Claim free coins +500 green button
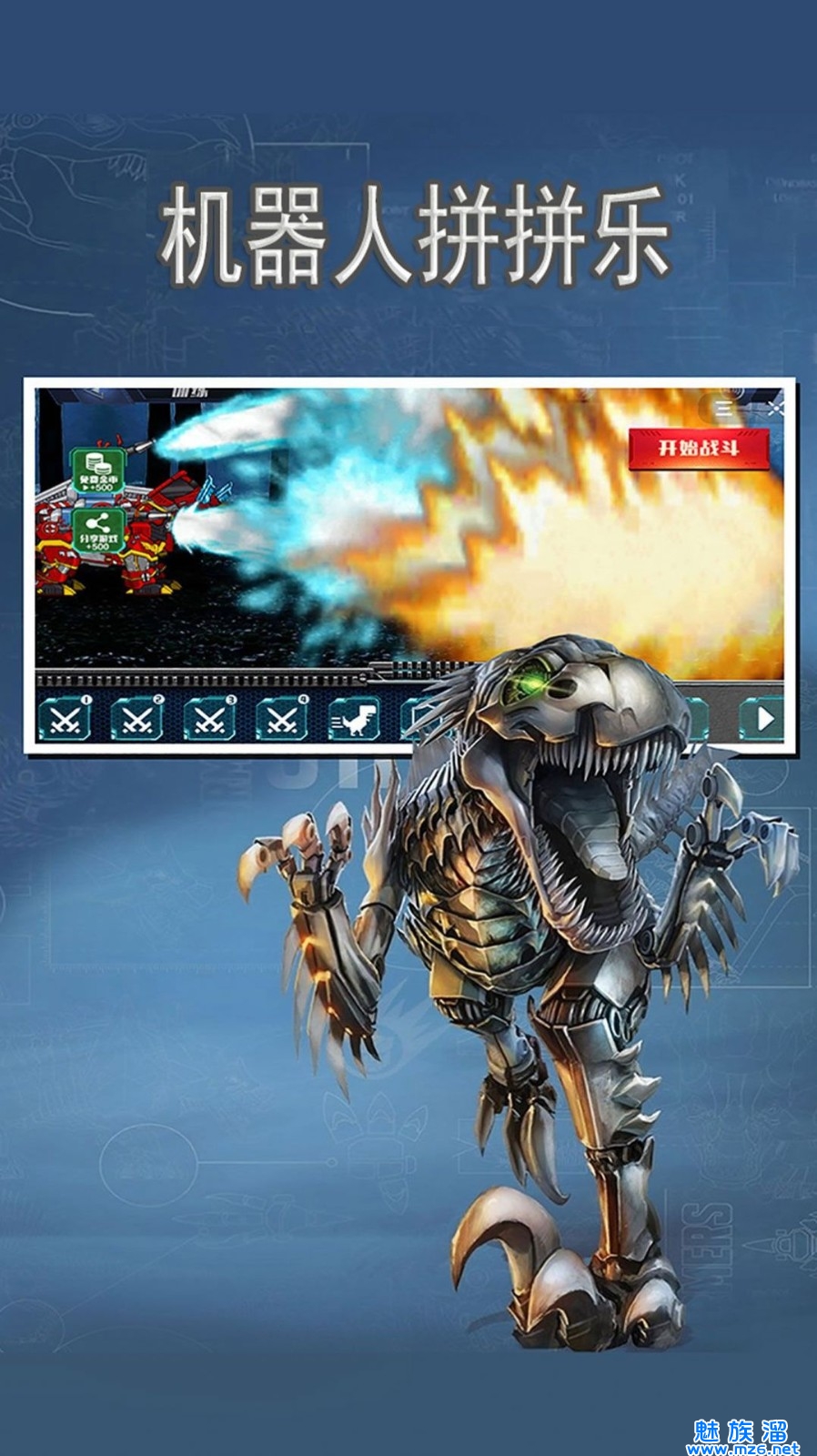 point(97,471)
